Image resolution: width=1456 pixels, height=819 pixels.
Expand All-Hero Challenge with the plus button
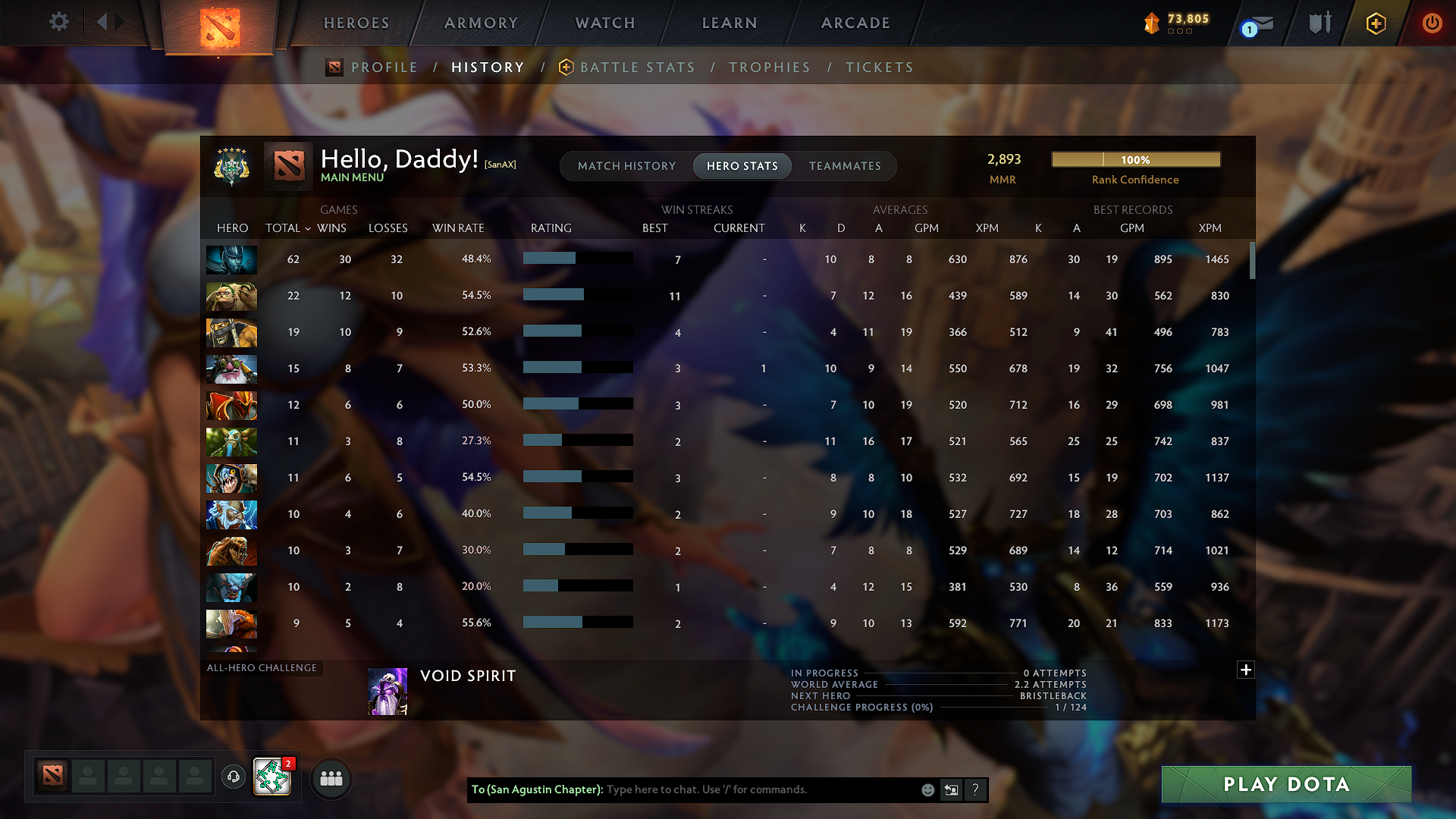pyautogui.click(x=1244, y=670)
